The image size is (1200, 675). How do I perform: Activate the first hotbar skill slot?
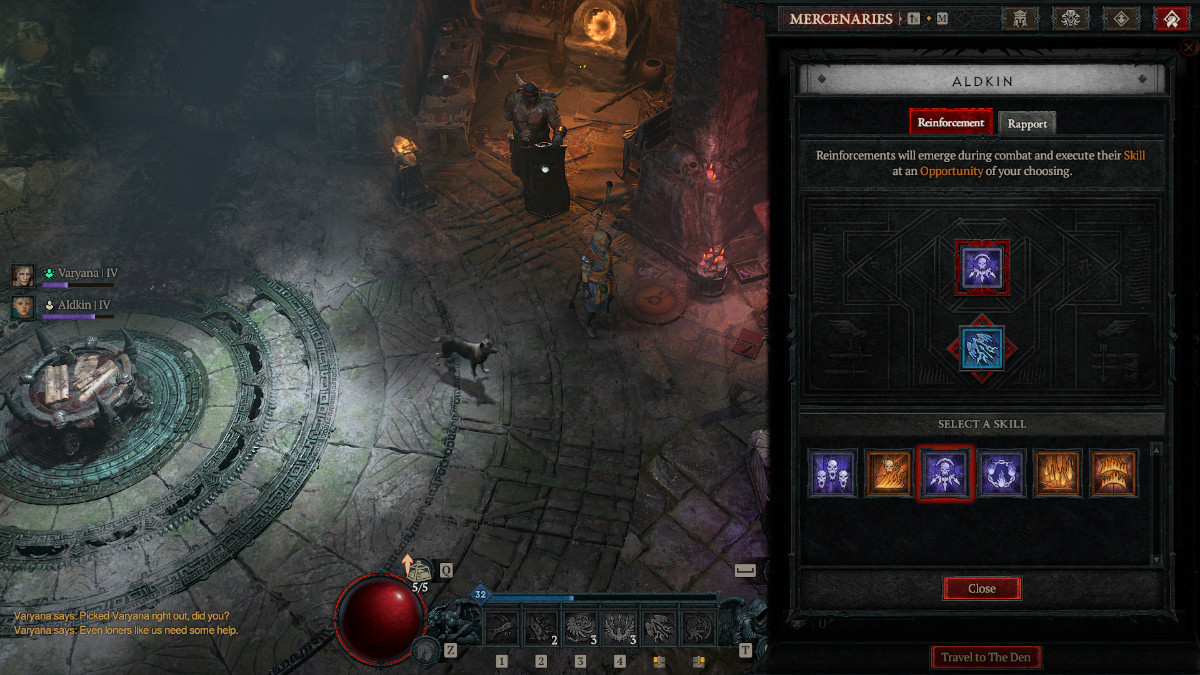(x=502, y=627)
